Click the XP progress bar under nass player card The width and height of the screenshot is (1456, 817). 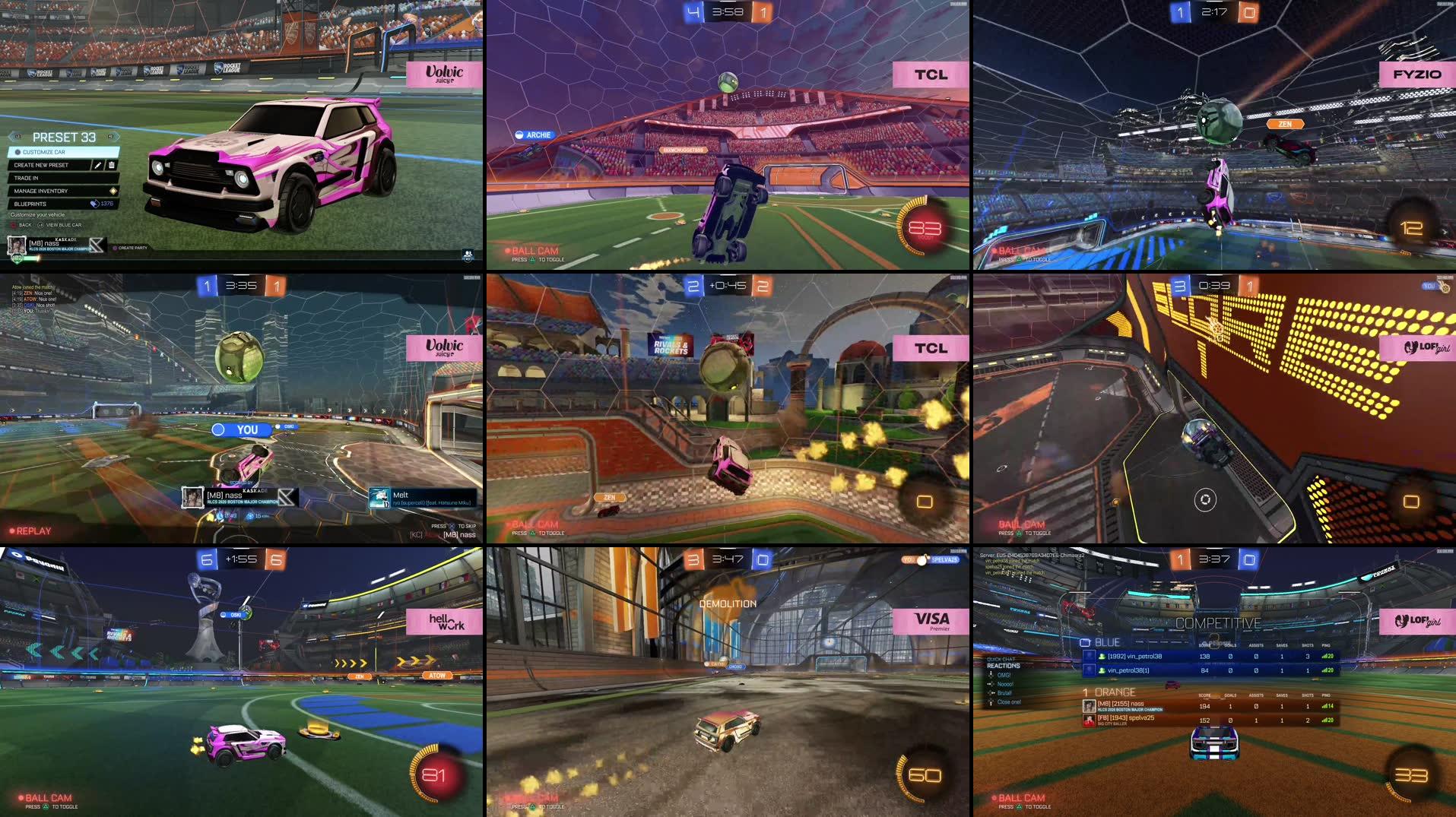(32, 258)
